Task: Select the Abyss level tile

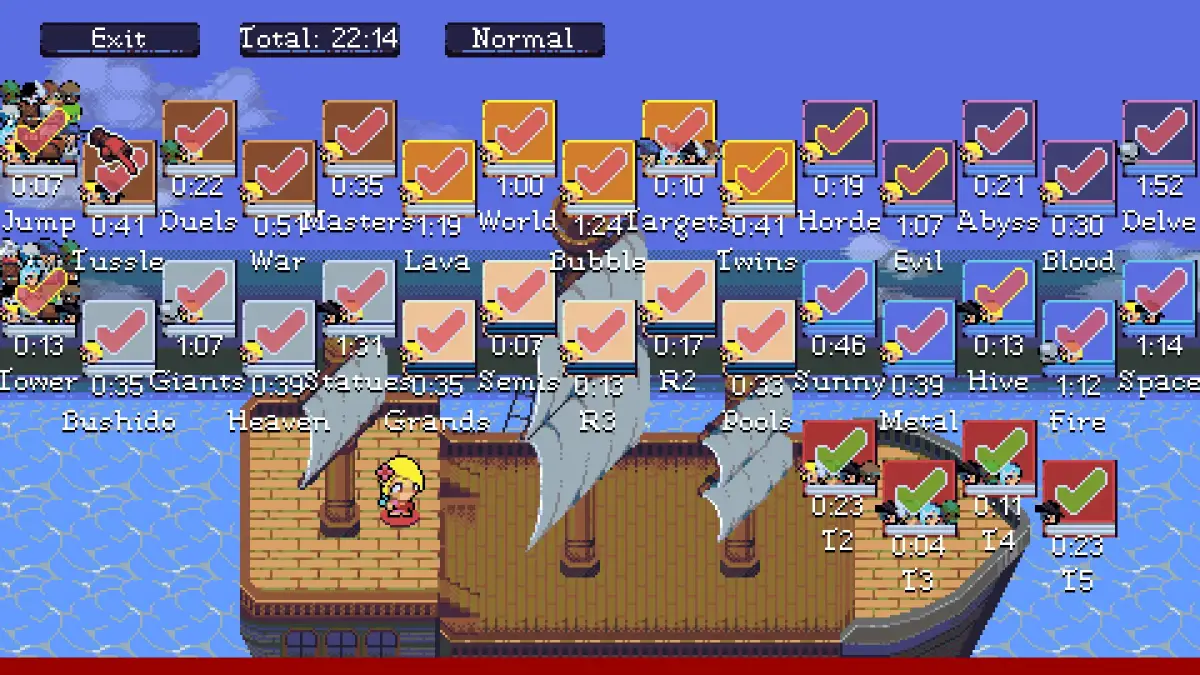Action: 1000,136
